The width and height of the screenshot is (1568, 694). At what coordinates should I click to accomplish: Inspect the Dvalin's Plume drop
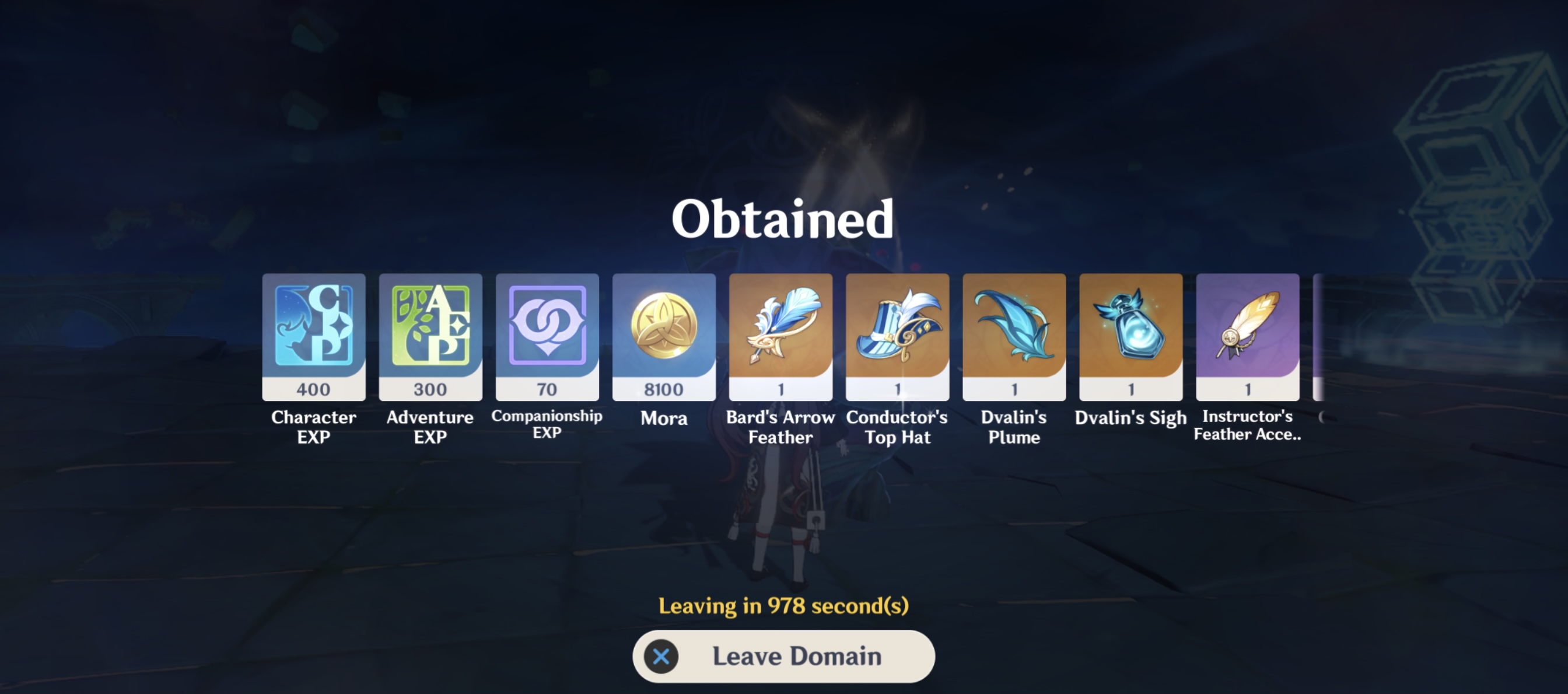[x=1014, y=336]
